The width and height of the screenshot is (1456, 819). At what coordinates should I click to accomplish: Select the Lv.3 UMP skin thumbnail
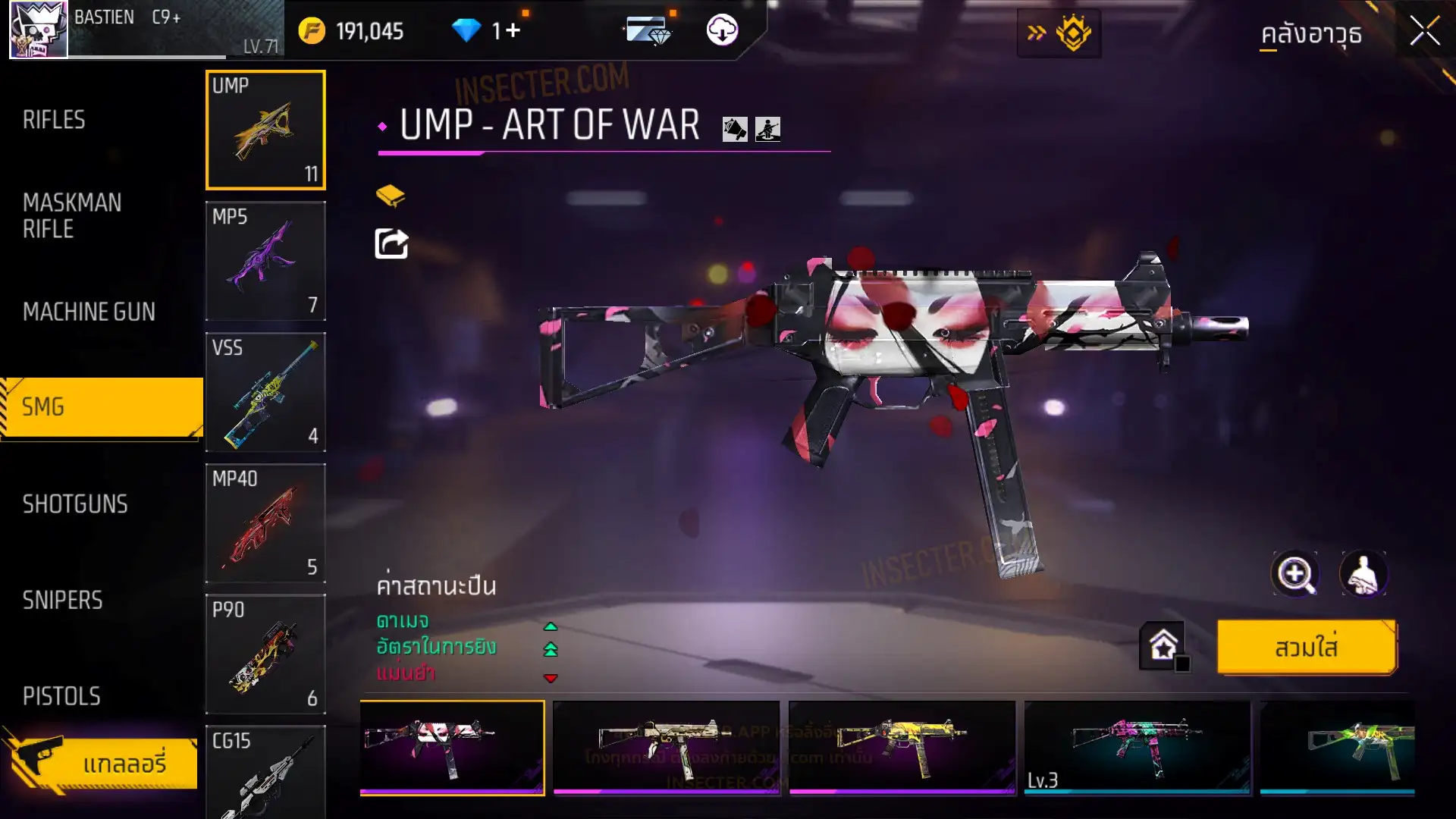click(1136, 748)
